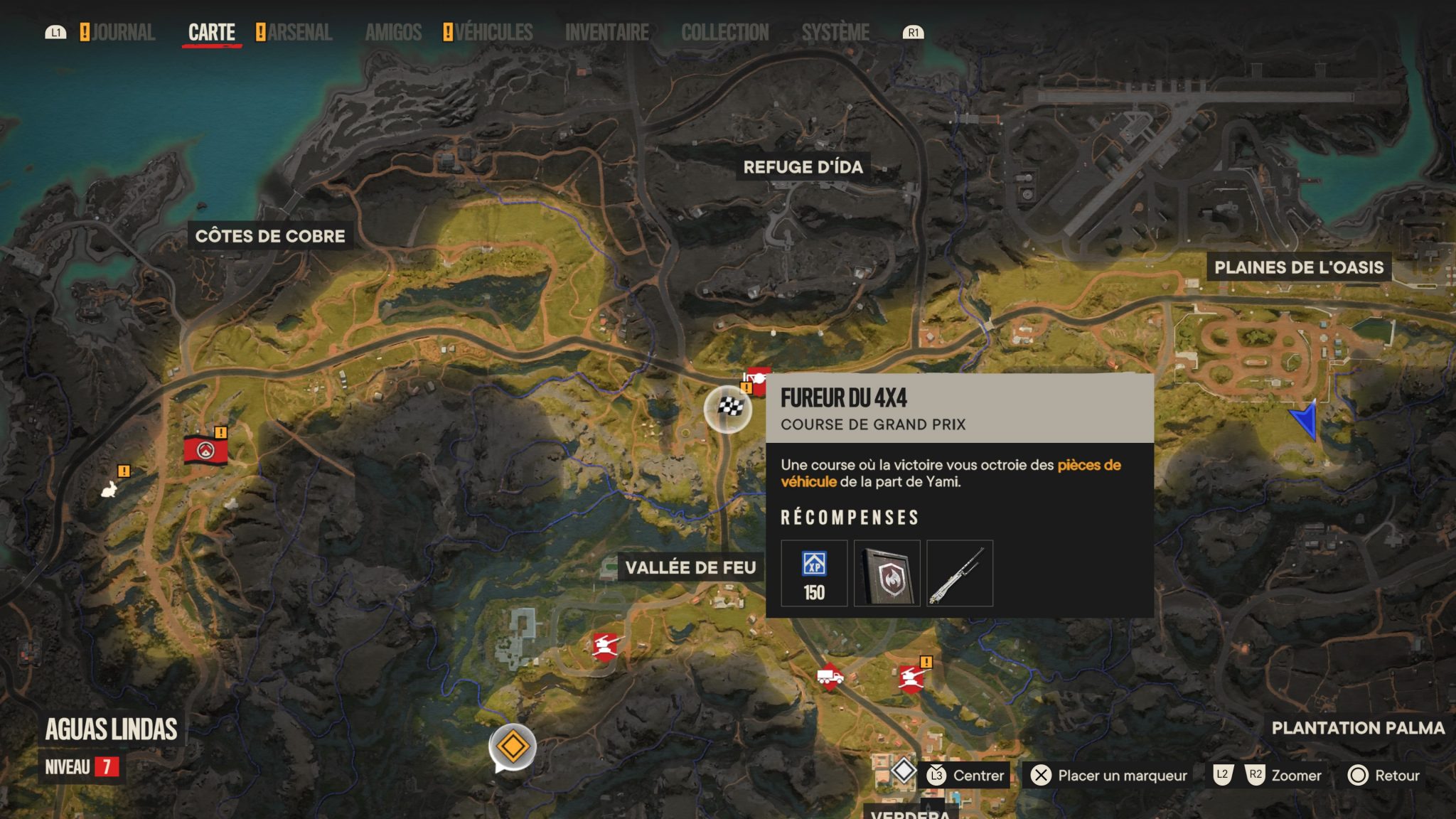
Task: Show the Collection tab
Action: pyautogui.click(x=724, y=33)
